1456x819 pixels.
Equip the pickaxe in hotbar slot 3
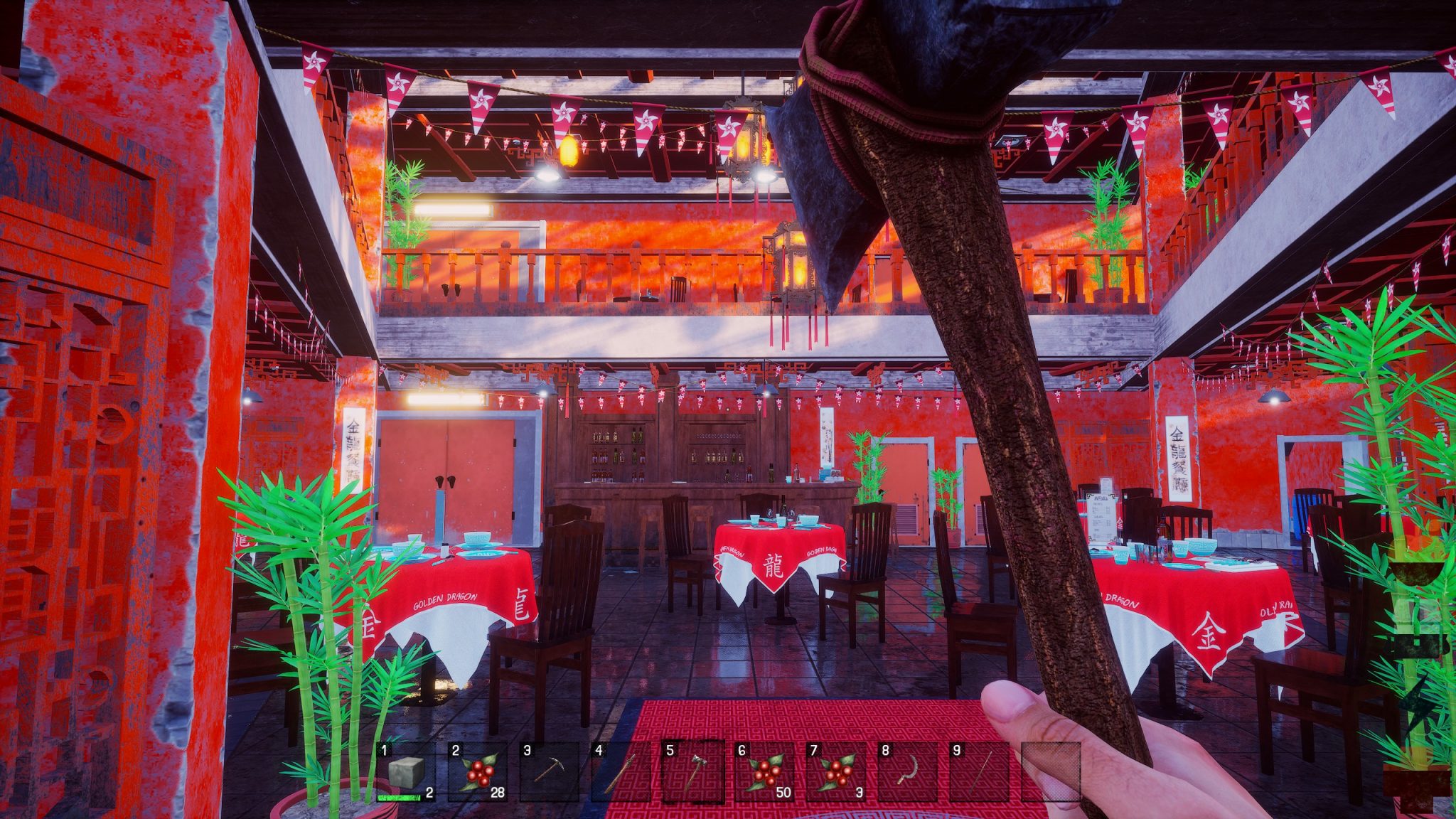pos(549,772)
